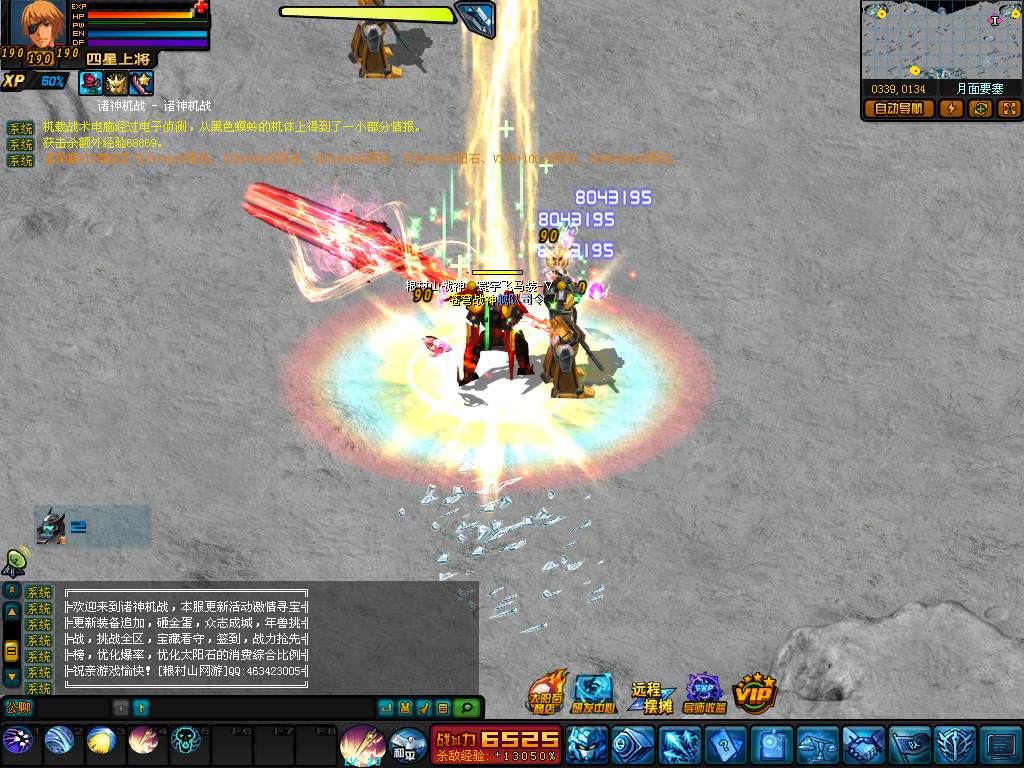
Task: Open the 太阳石商店 sun stone shop
Action: (547, 692)
